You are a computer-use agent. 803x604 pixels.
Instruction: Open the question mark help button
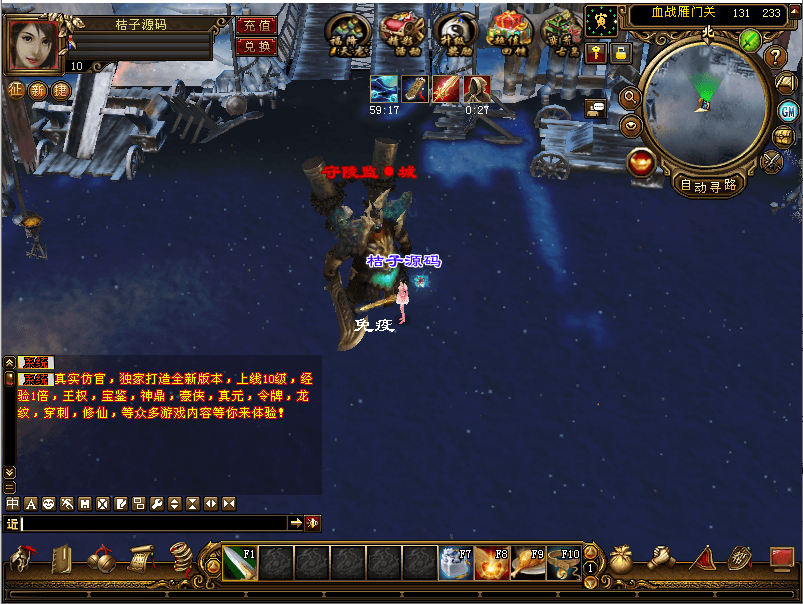775,57
